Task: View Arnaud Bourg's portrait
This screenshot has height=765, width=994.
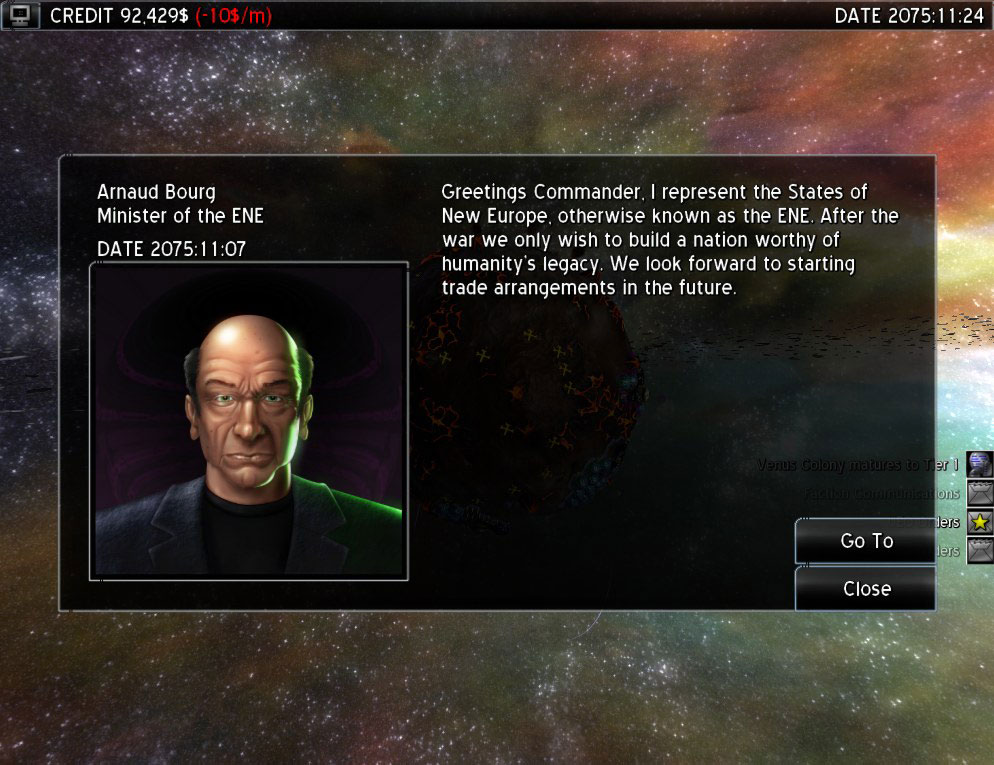Action: pyautogui.click(x=249, y=420)
